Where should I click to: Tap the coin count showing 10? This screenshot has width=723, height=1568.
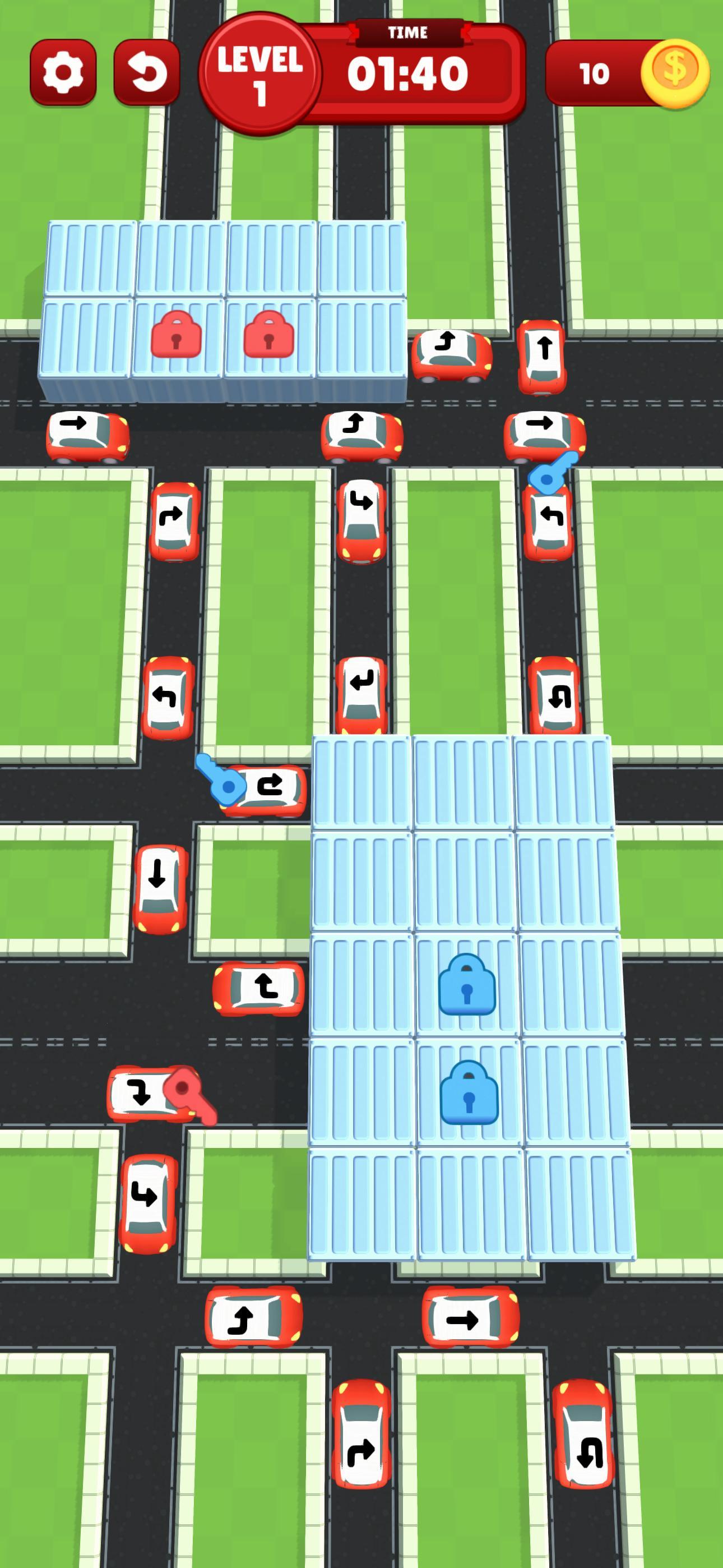click(594, 73)
